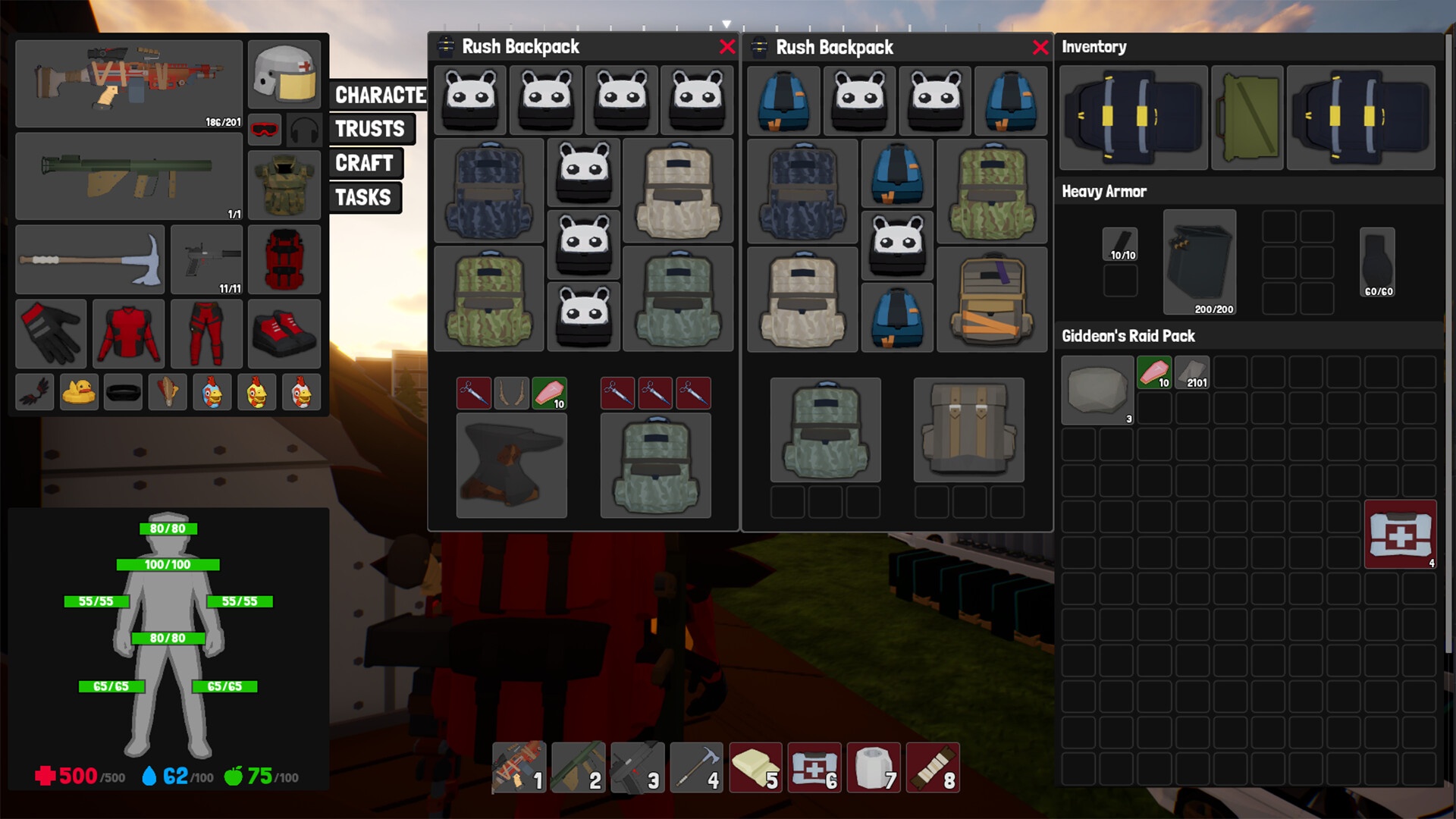
Task: Select the orange-strapped backpack
Action: (x=992, y=300)
